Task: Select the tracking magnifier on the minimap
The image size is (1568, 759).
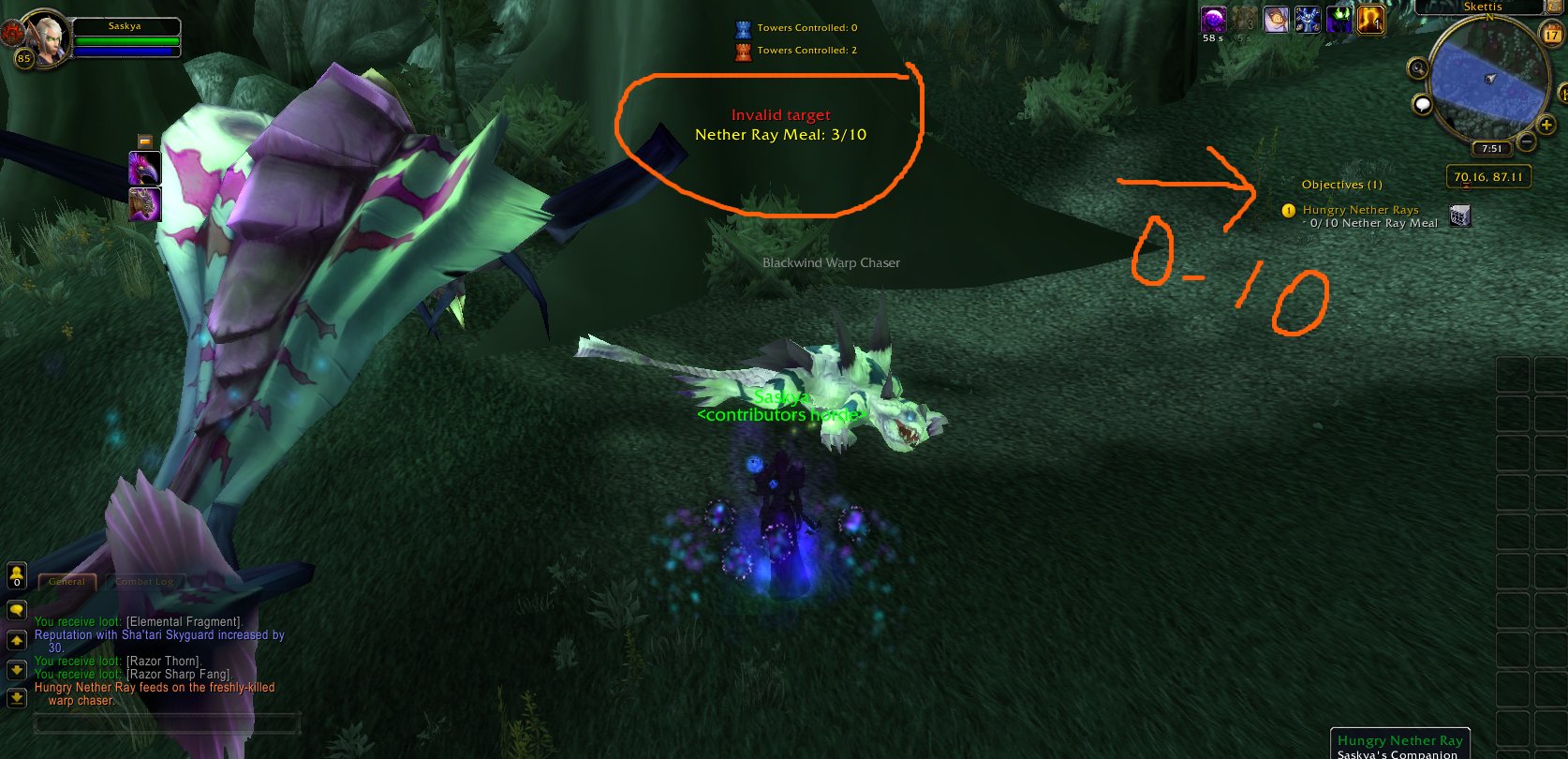Action: (x=1418, y=67)
